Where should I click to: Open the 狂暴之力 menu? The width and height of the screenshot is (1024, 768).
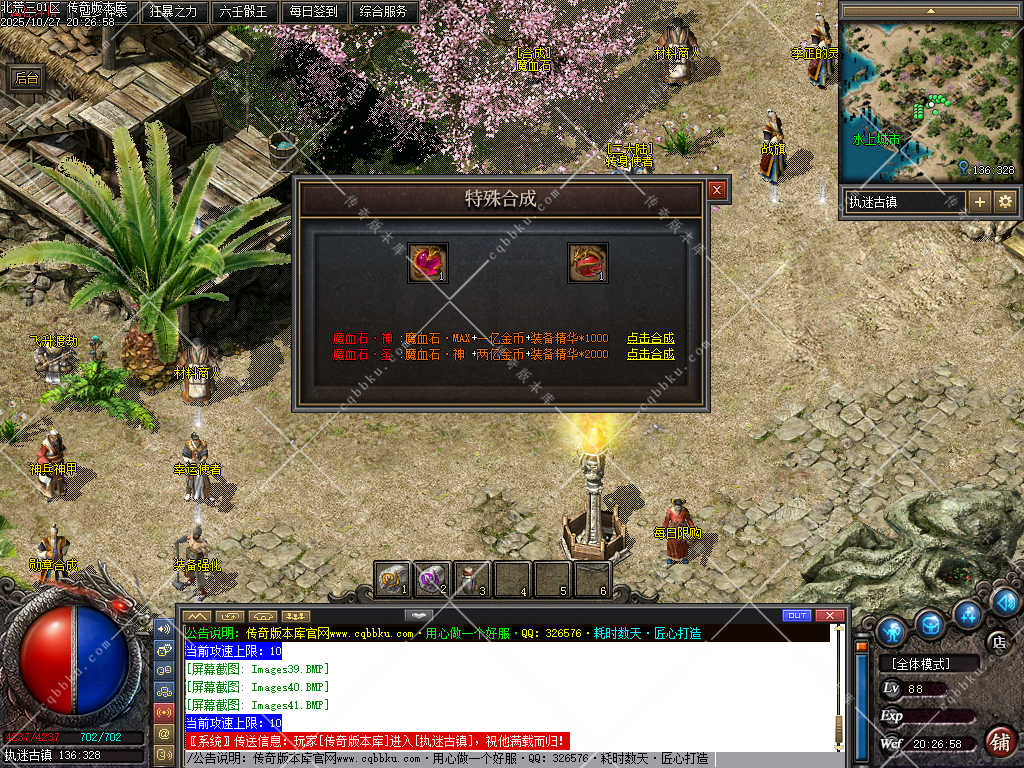[x=173, y=12]
